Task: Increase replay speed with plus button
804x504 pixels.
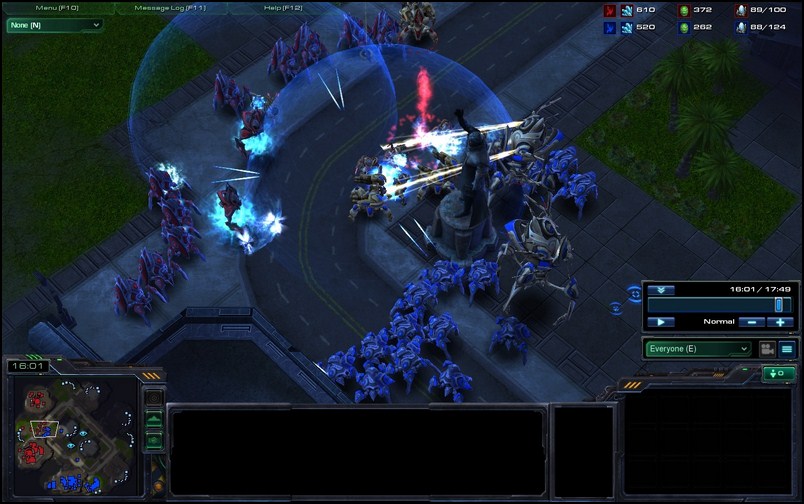Action: (780, 322)
